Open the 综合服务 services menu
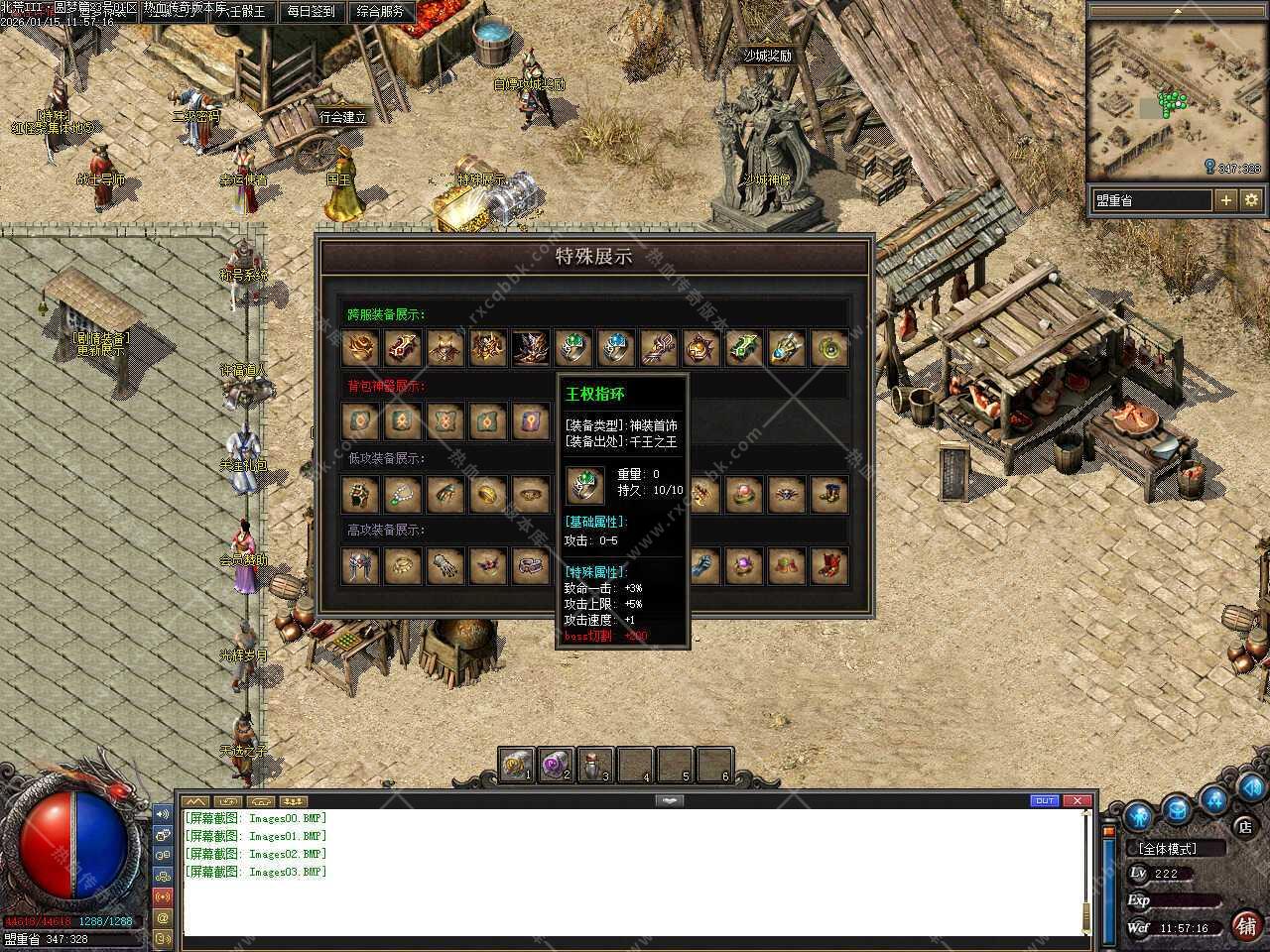This screenshot has height=952, width=1270. (379, 12)
